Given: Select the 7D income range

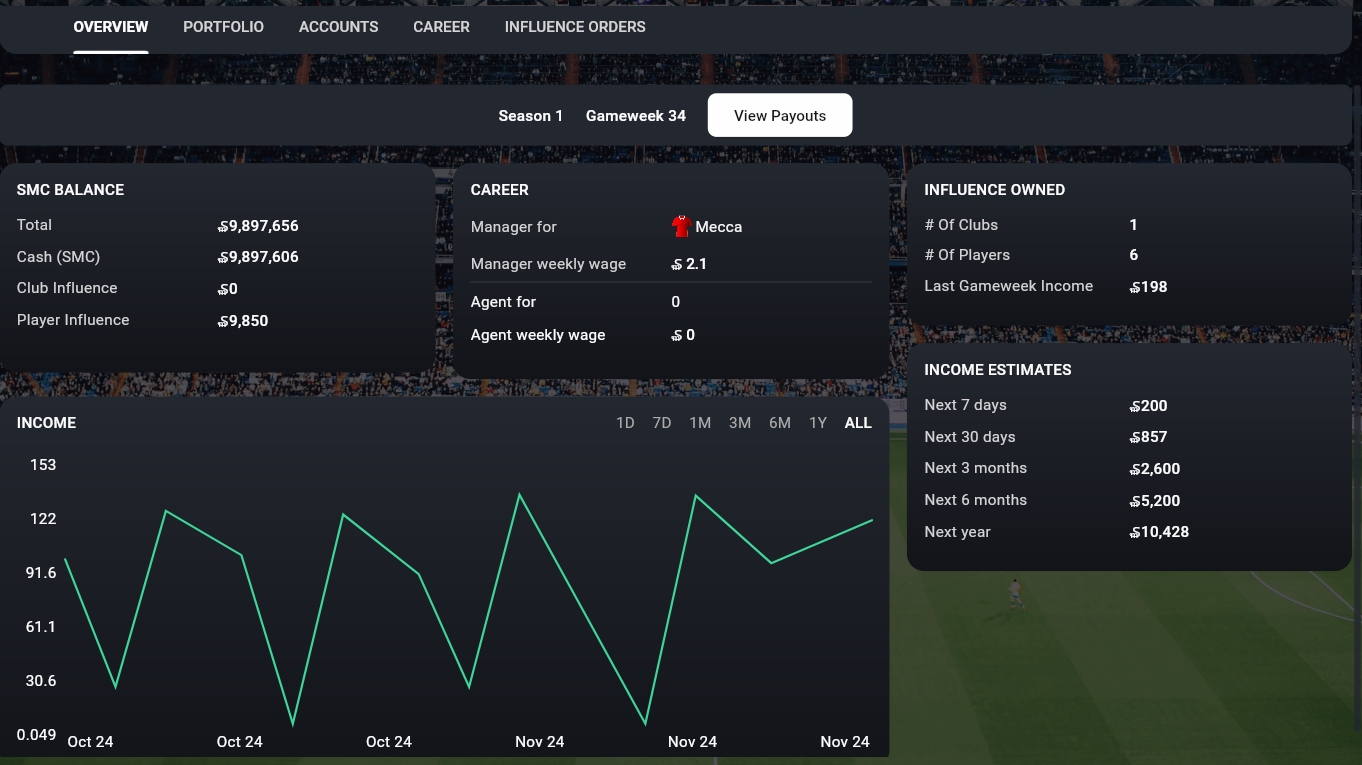Looking at the screenshot, I should coord(662,423).
